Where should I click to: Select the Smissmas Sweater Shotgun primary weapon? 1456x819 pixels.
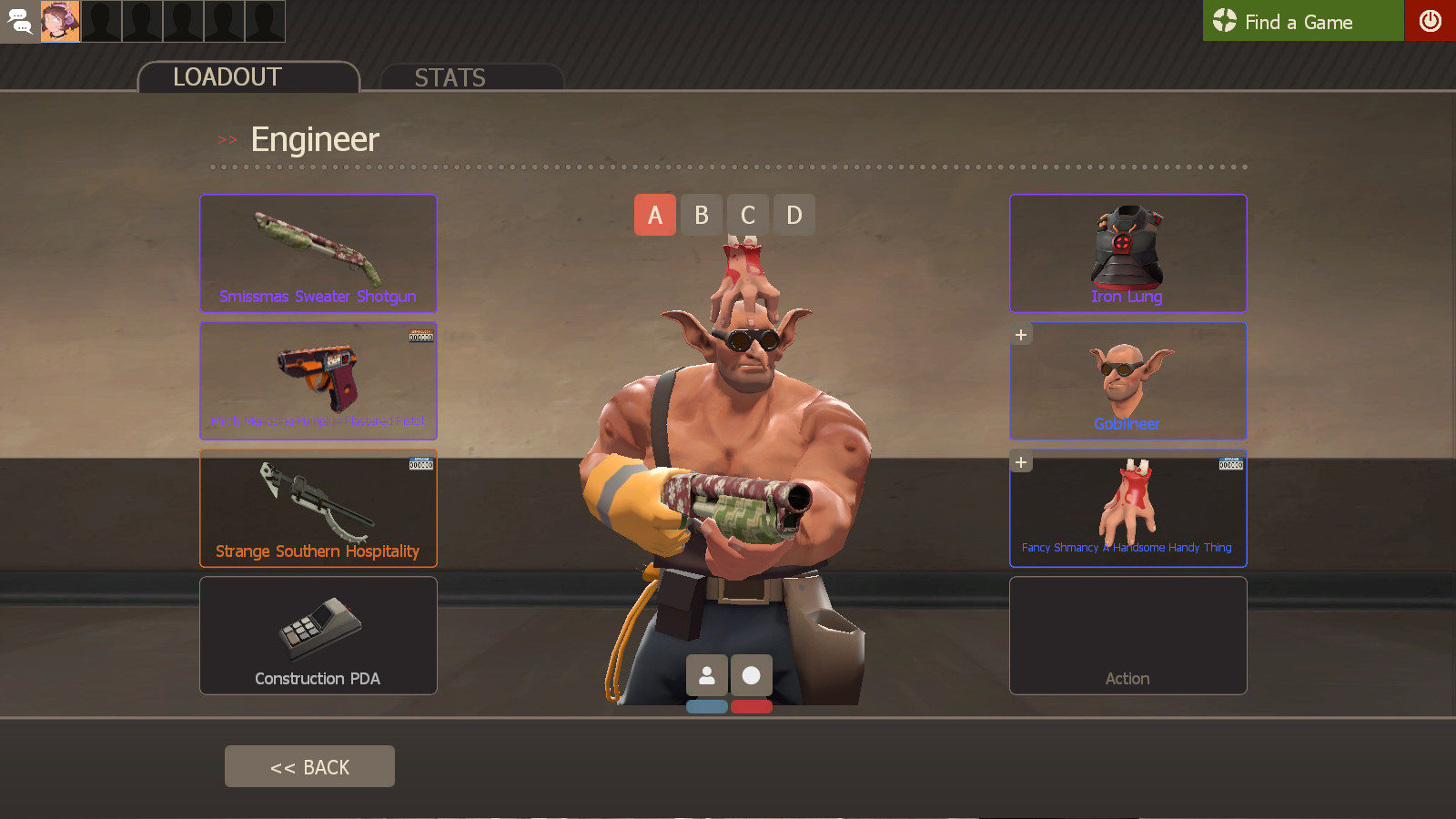coord(318,253)
